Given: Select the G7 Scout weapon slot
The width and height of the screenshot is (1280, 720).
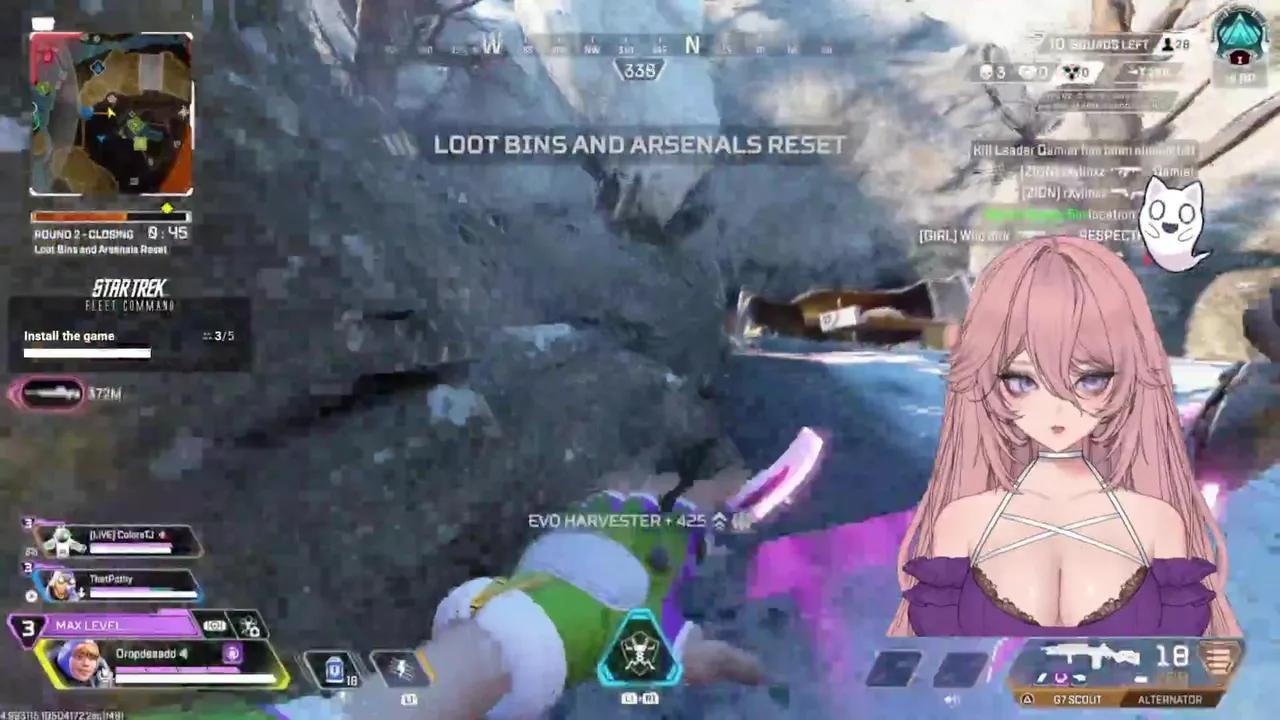Looking at the screenshot, I should point(1077,700).
